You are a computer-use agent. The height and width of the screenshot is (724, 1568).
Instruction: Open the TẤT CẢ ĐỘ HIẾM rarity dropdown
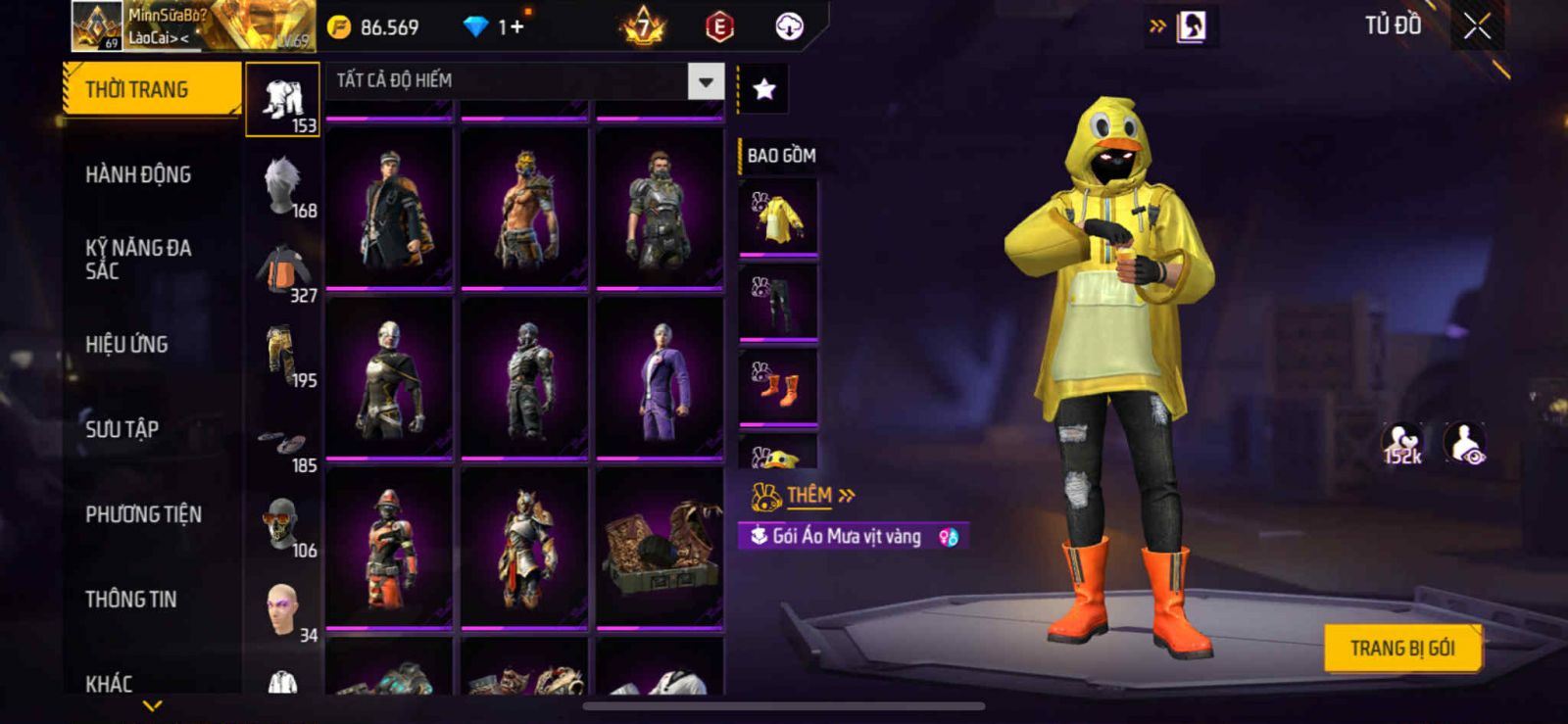(706, 81)
